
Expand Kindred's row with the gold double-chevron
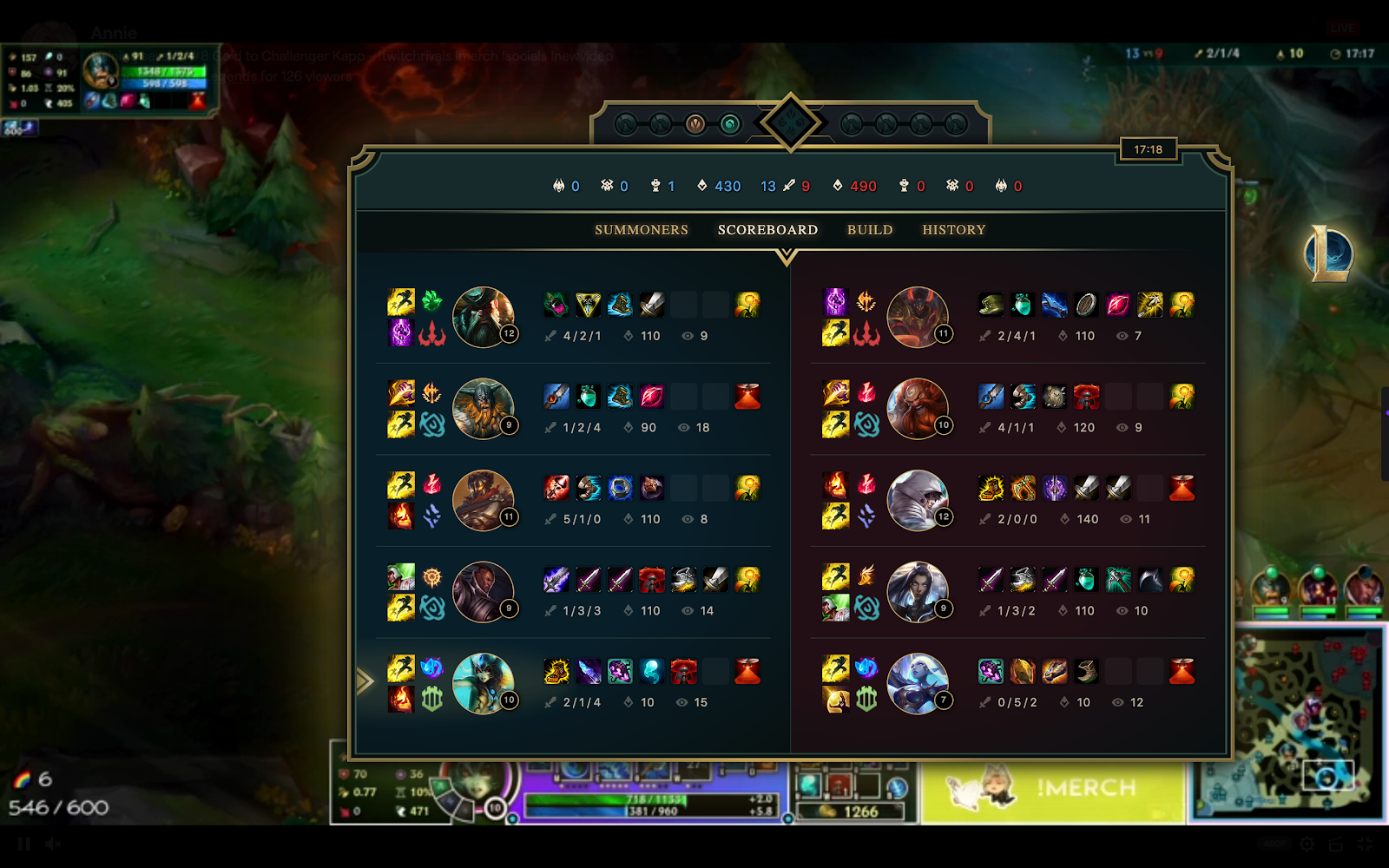click(365, 681)
